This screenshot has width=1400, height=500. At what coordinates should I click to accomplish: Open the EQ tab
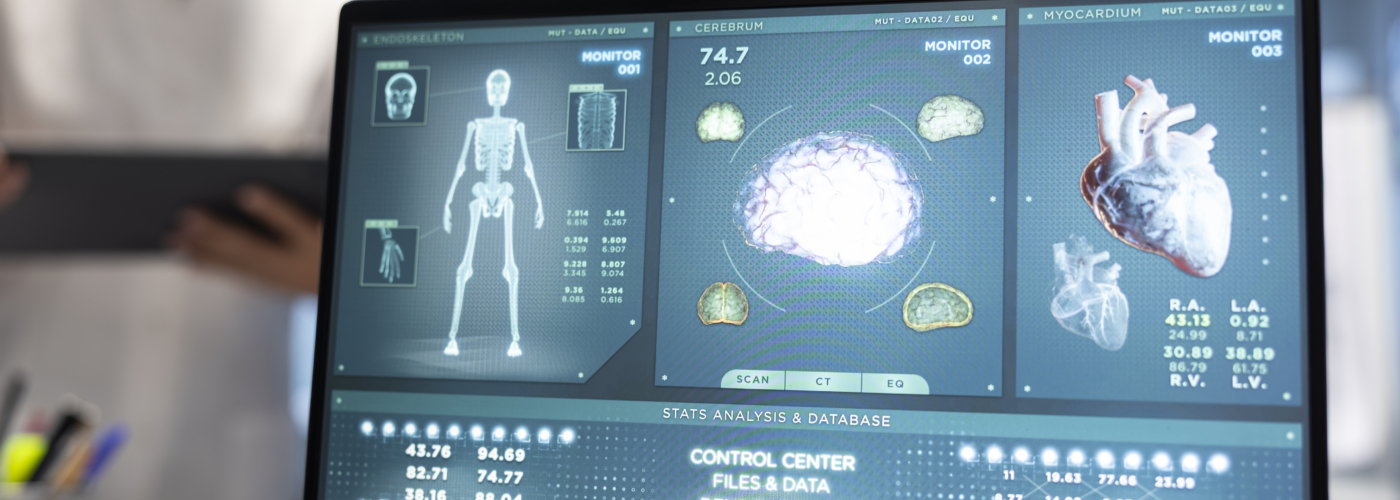pos(895,383)
